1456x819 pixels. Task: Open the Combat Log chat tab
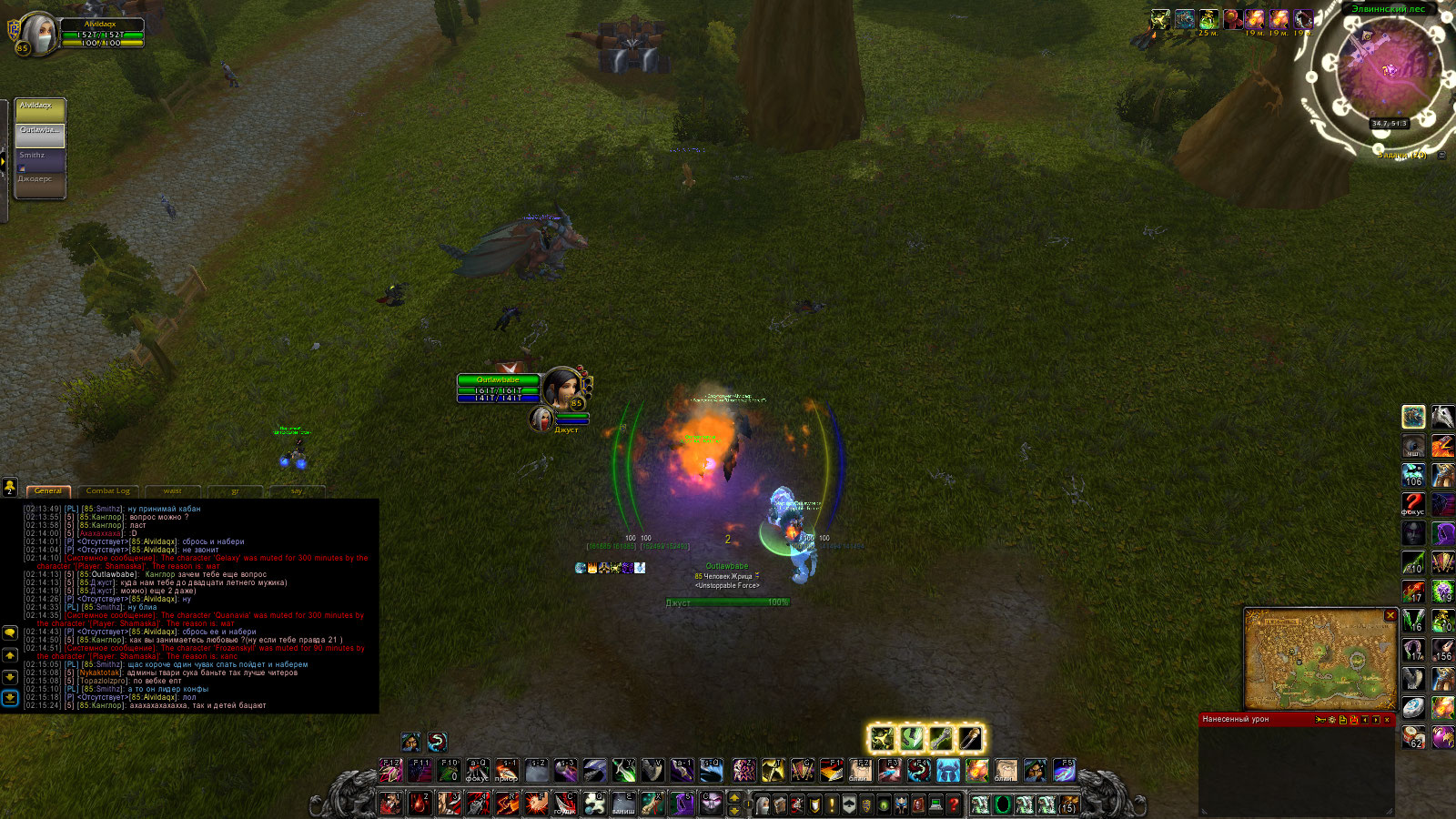tap(108, 490)
